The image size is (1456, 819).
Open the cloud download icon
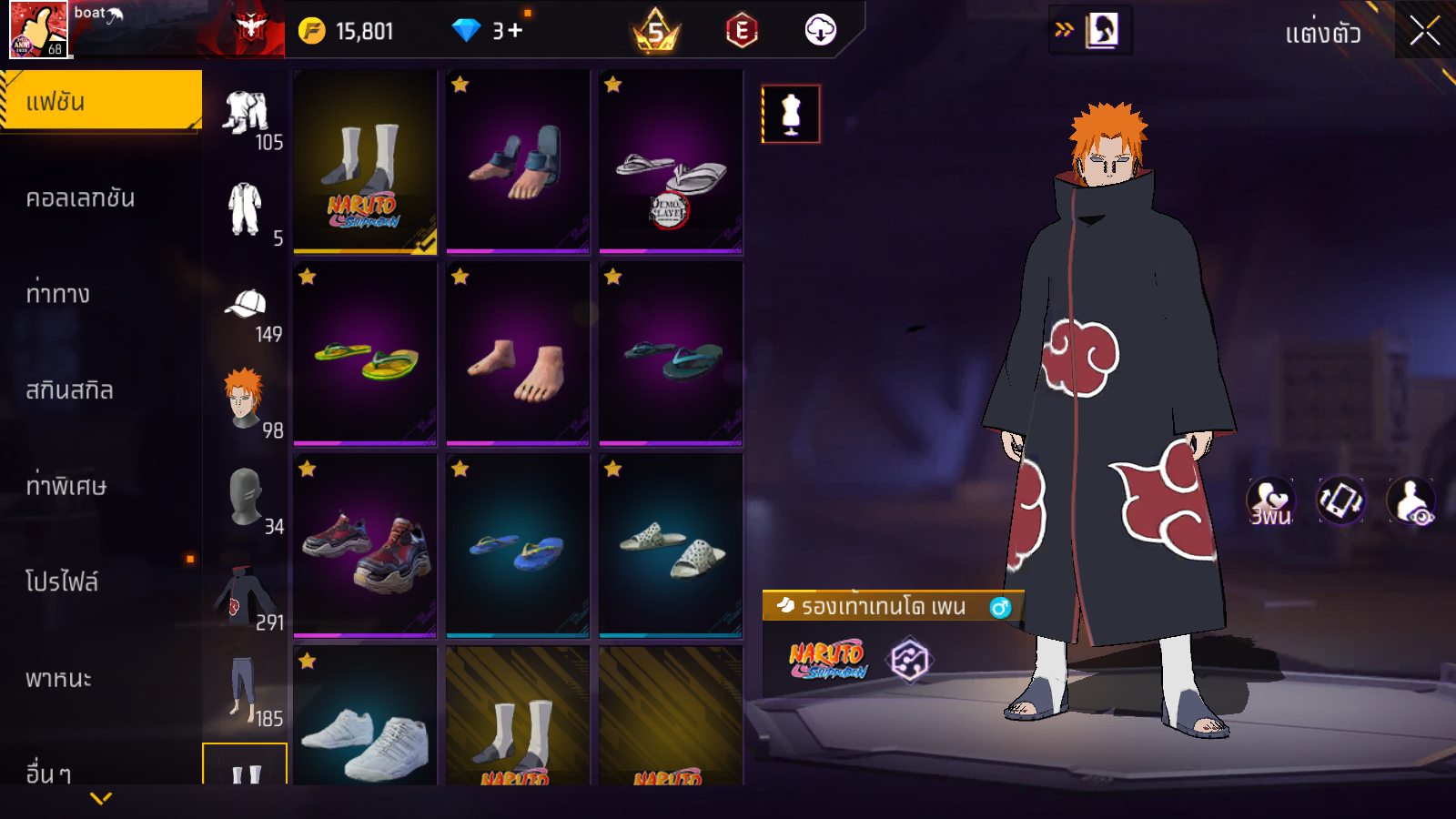[x=820, y=31]
